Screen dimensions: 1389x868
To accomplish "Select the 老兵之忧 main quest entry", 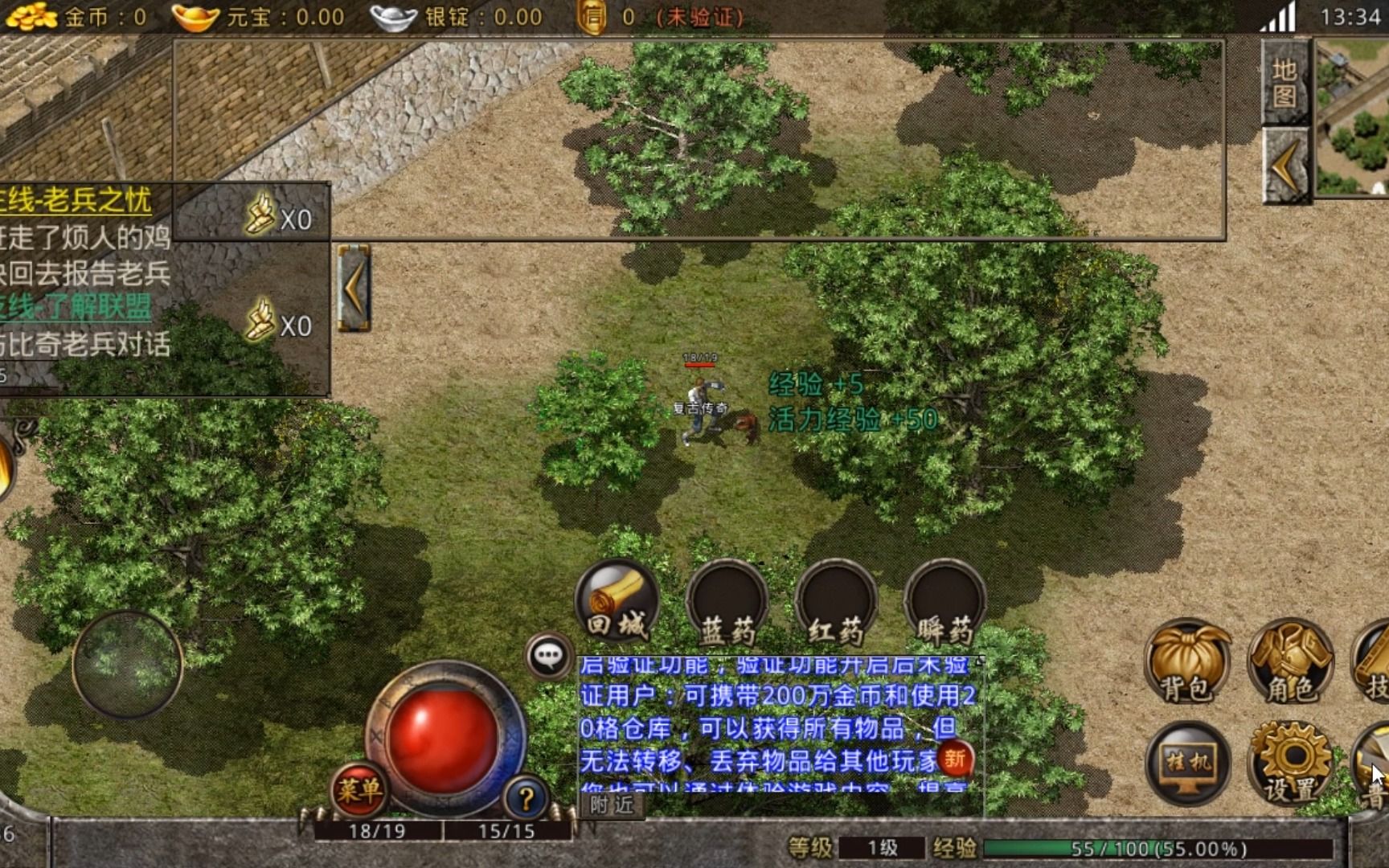I will (76, 200).
